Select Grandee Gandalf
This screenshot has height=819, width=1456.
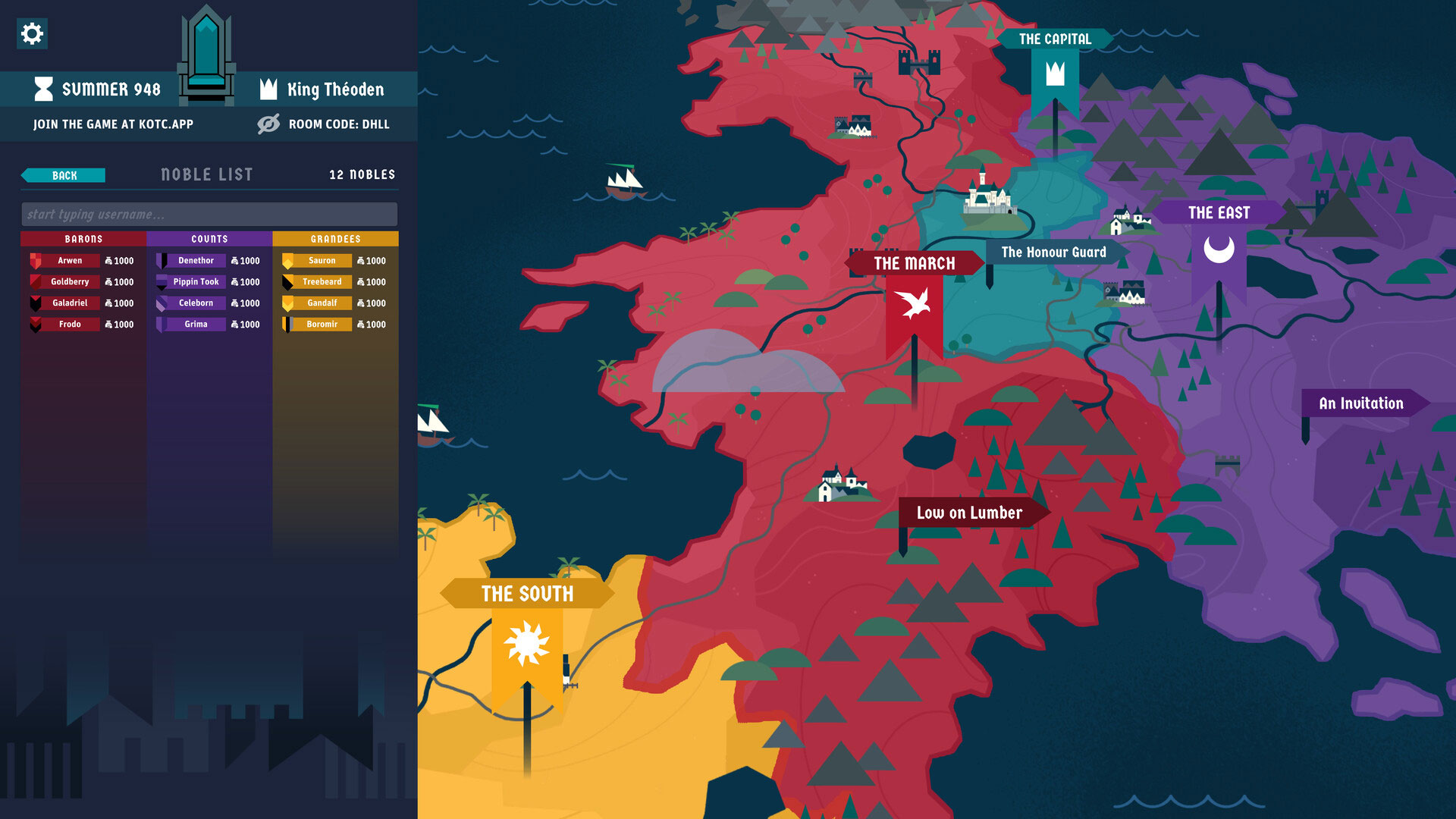[x=322, y=303]
